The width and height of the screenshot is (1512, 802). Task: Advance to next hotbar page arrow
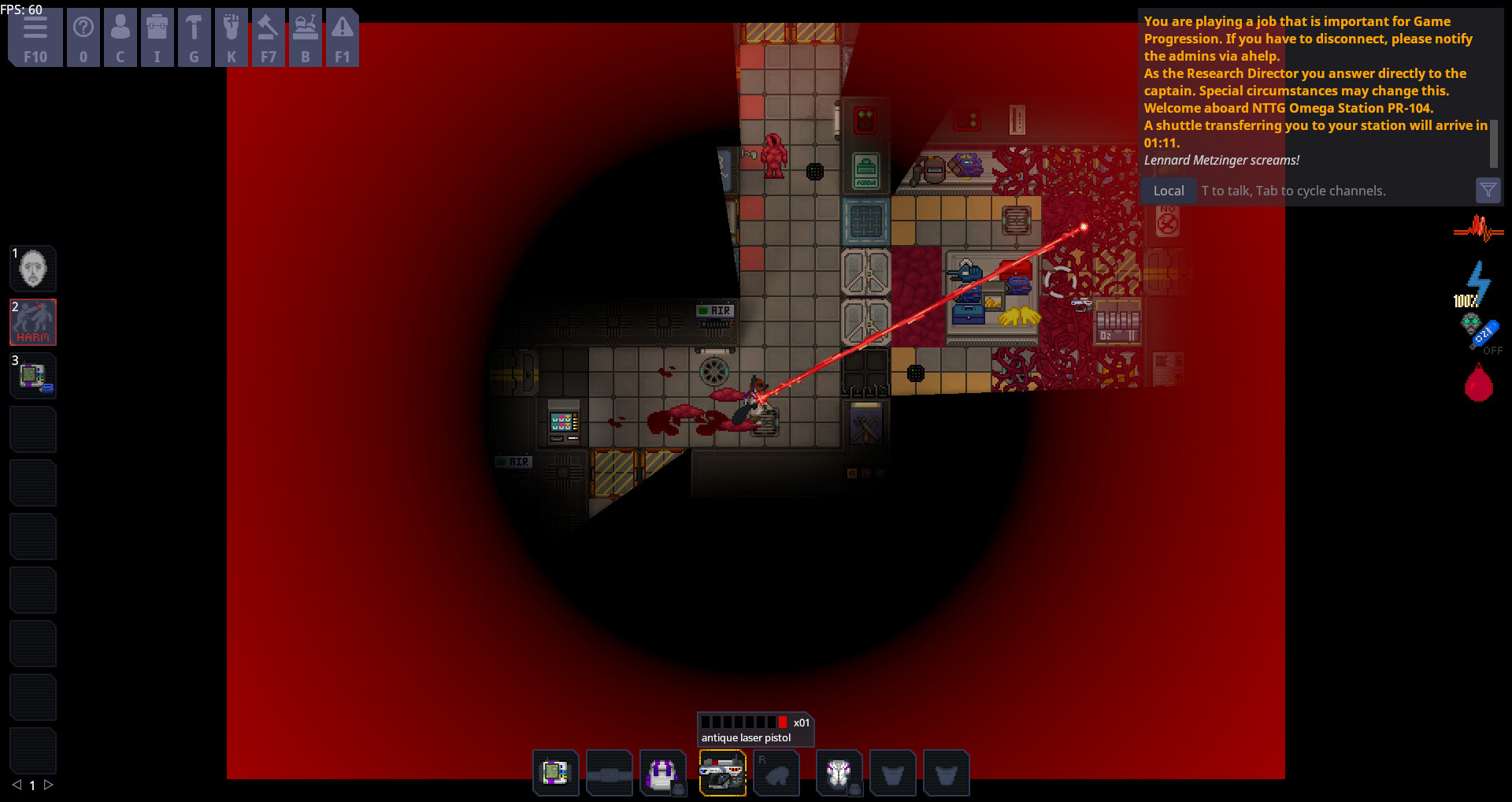pyautogui.click(x=50, y=785)
